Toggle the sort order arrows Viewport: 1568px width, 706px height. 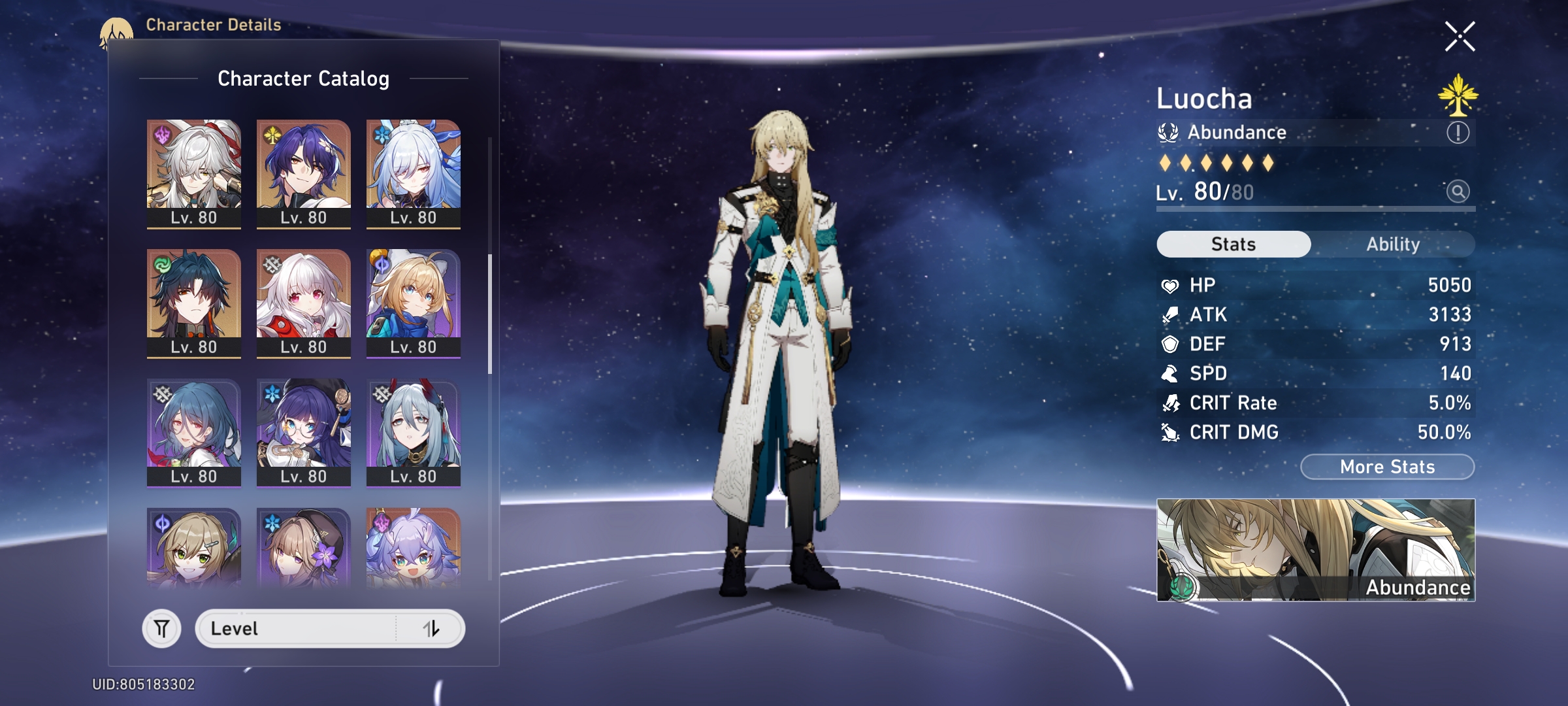pyautogui.click(x=431, y=629)
